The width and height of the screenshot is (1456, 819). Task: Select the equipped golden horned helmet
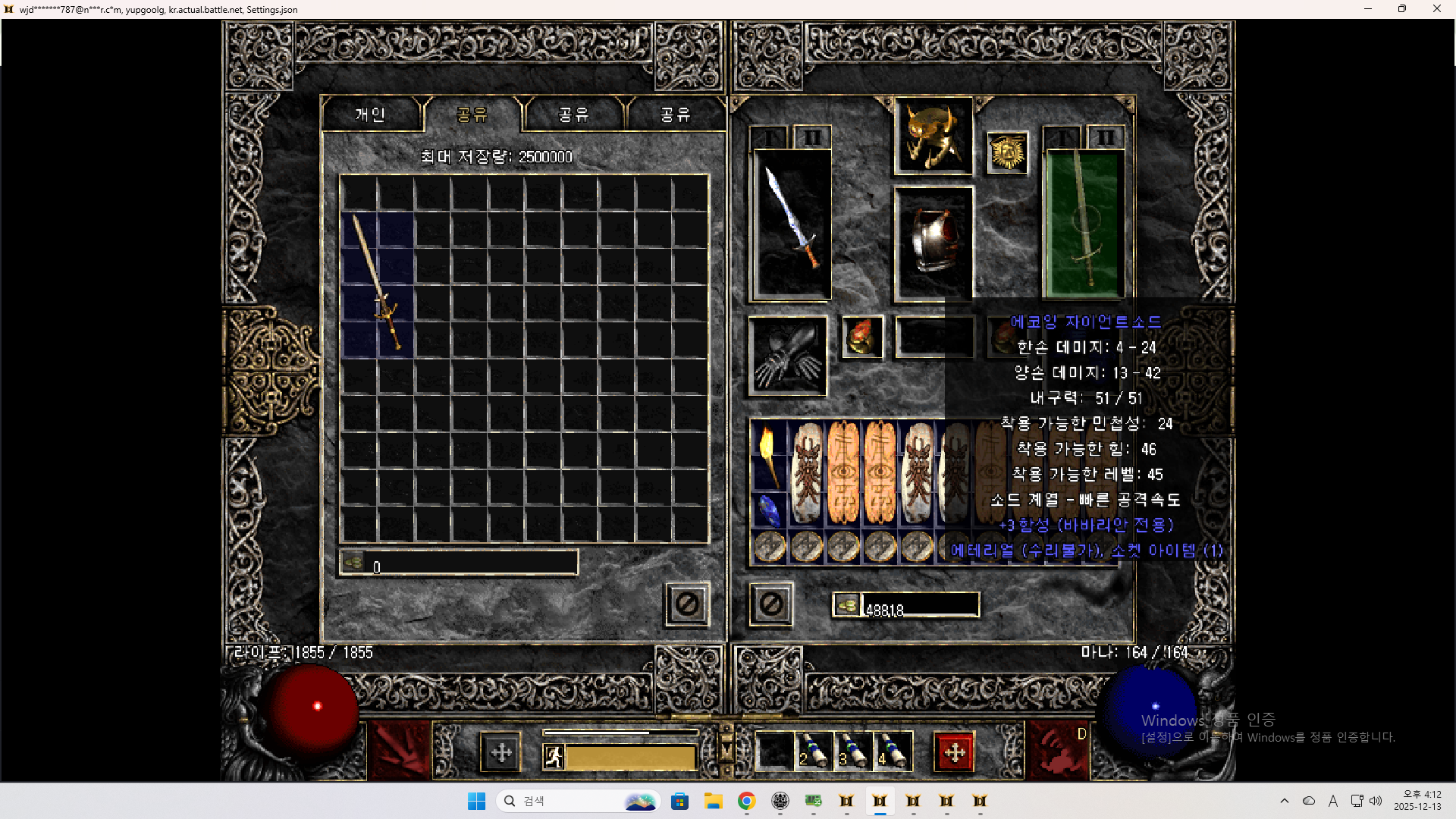[x=934, y=136]
